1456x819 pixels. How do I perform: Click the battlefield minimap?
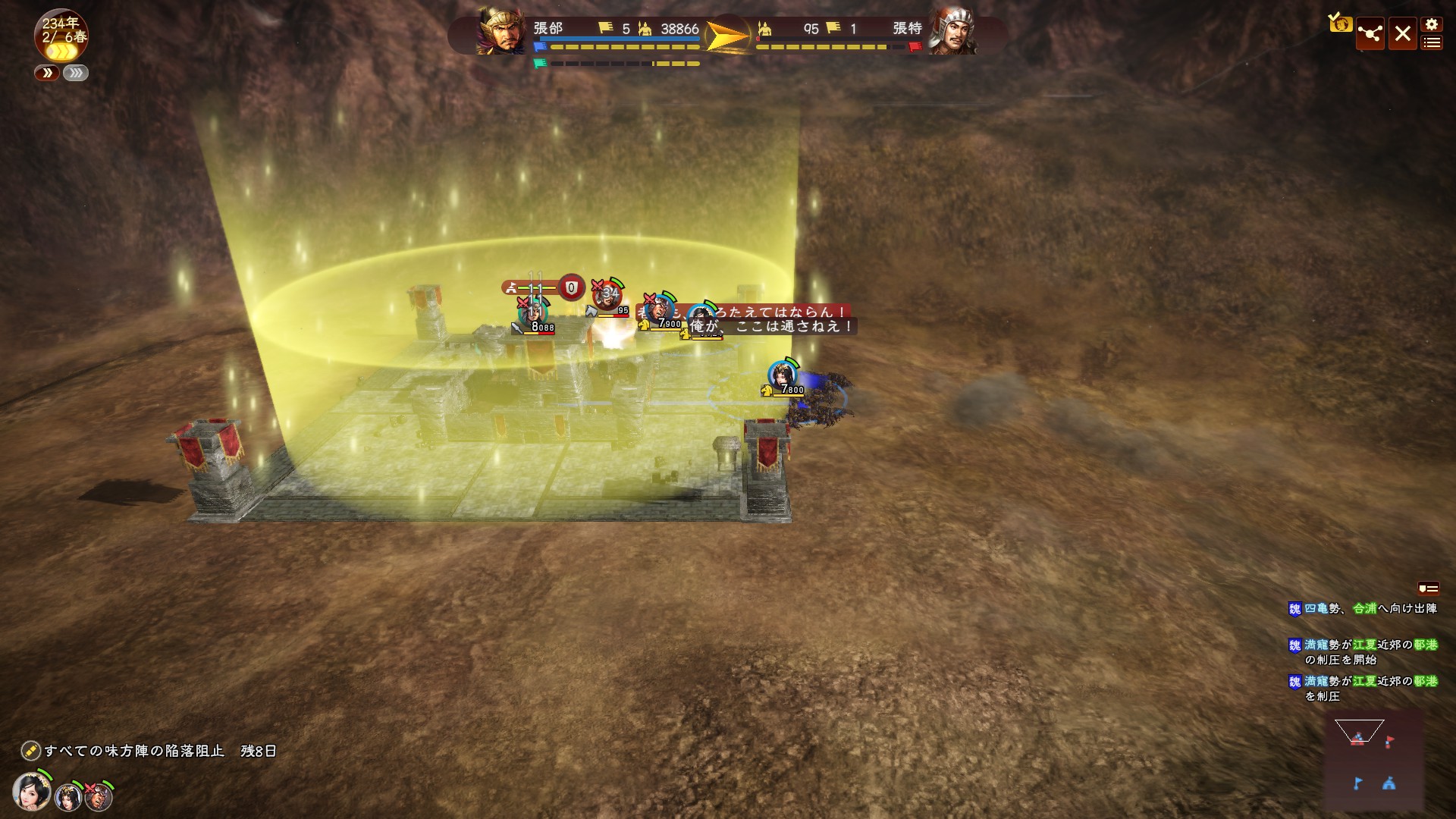click(x=1373, y=761)
